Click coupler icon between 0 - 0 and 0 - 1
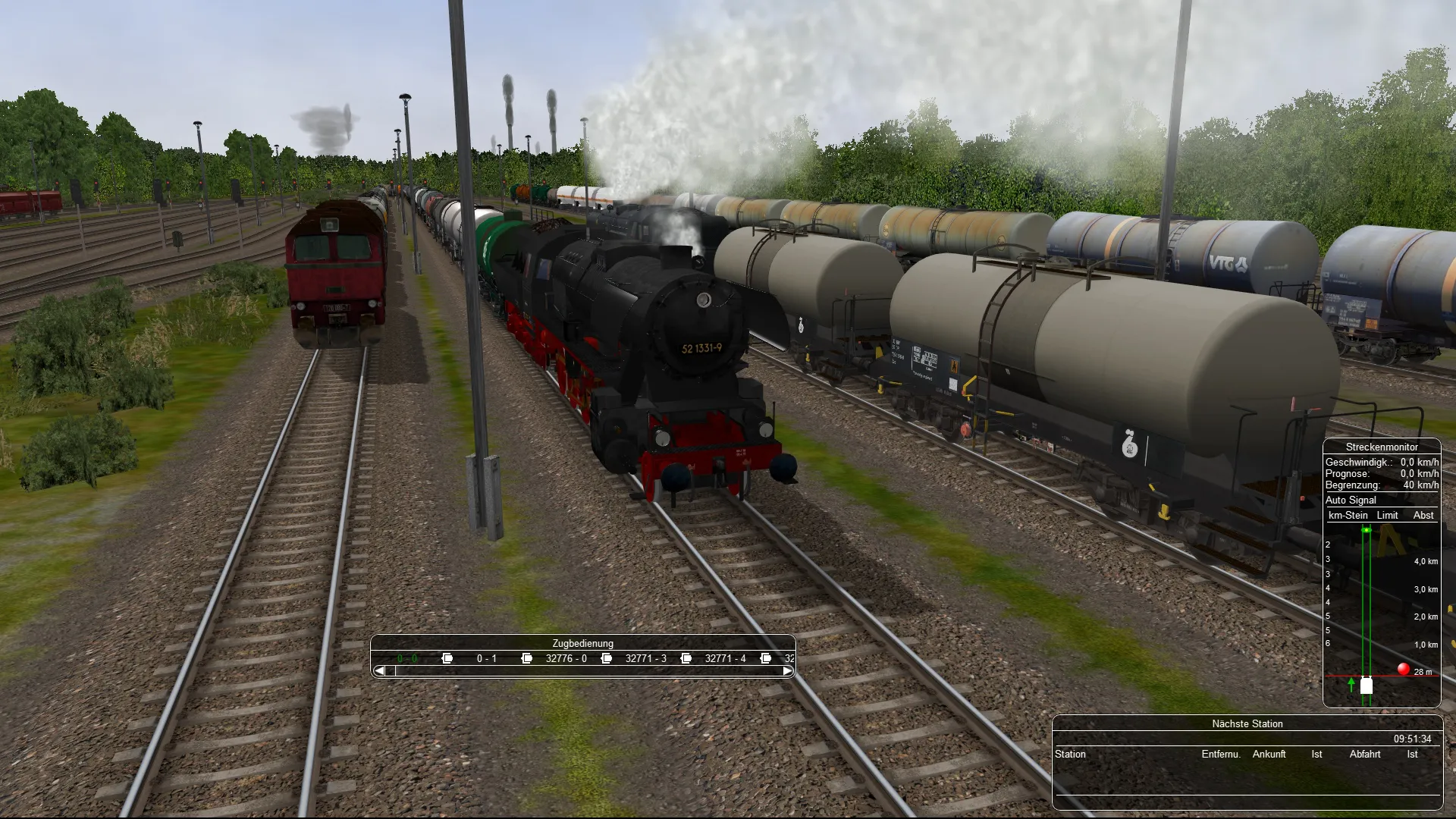The width and height of the screenshot is (1456, 819). click(447, 658)
